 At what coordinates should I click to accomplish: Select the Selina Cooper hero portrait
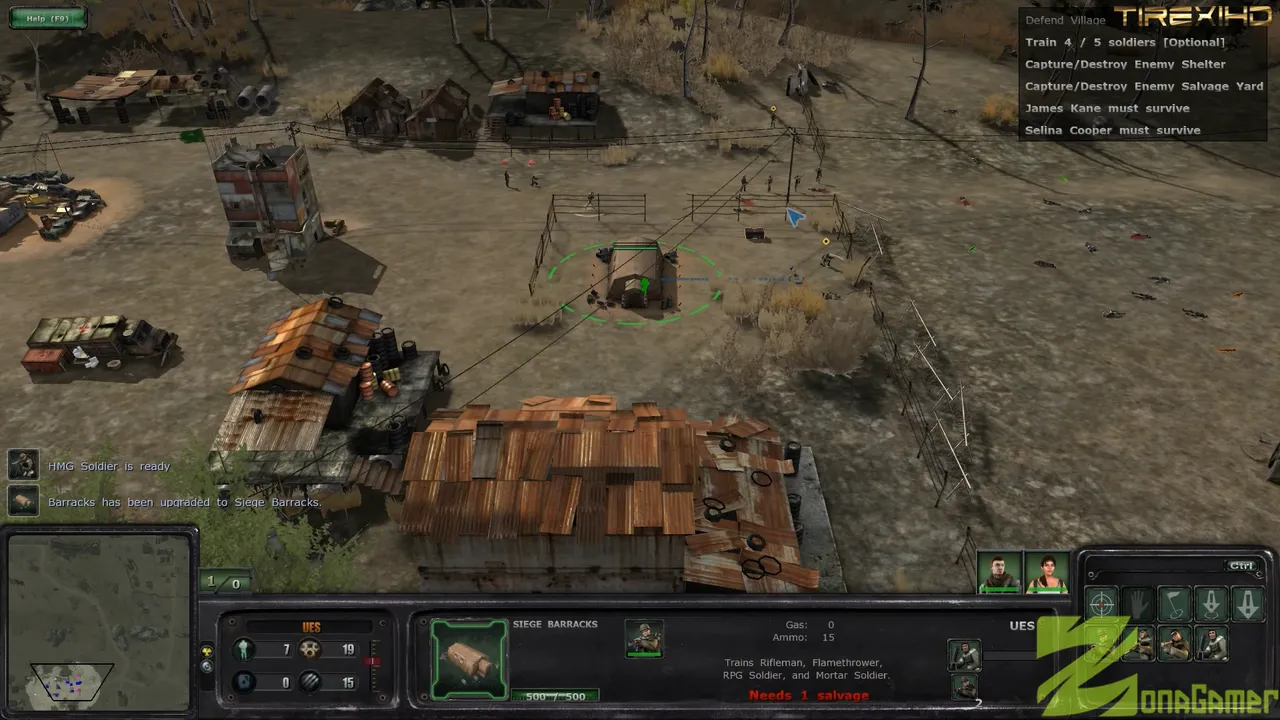click(1047, 573)
